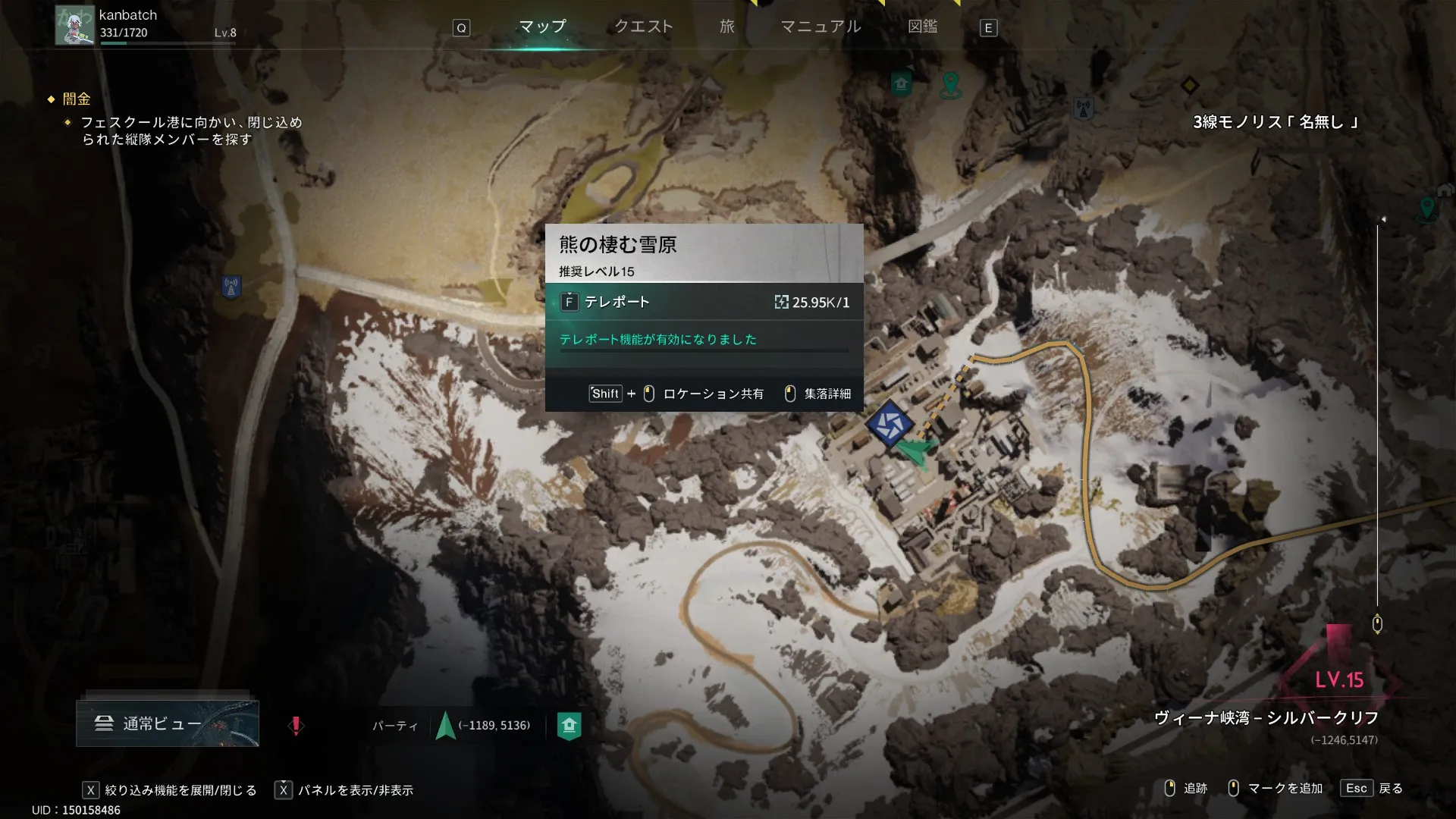The image size is (1456, 819).
Task: Click the green house marker at top of map
Action: click(901, 83)
